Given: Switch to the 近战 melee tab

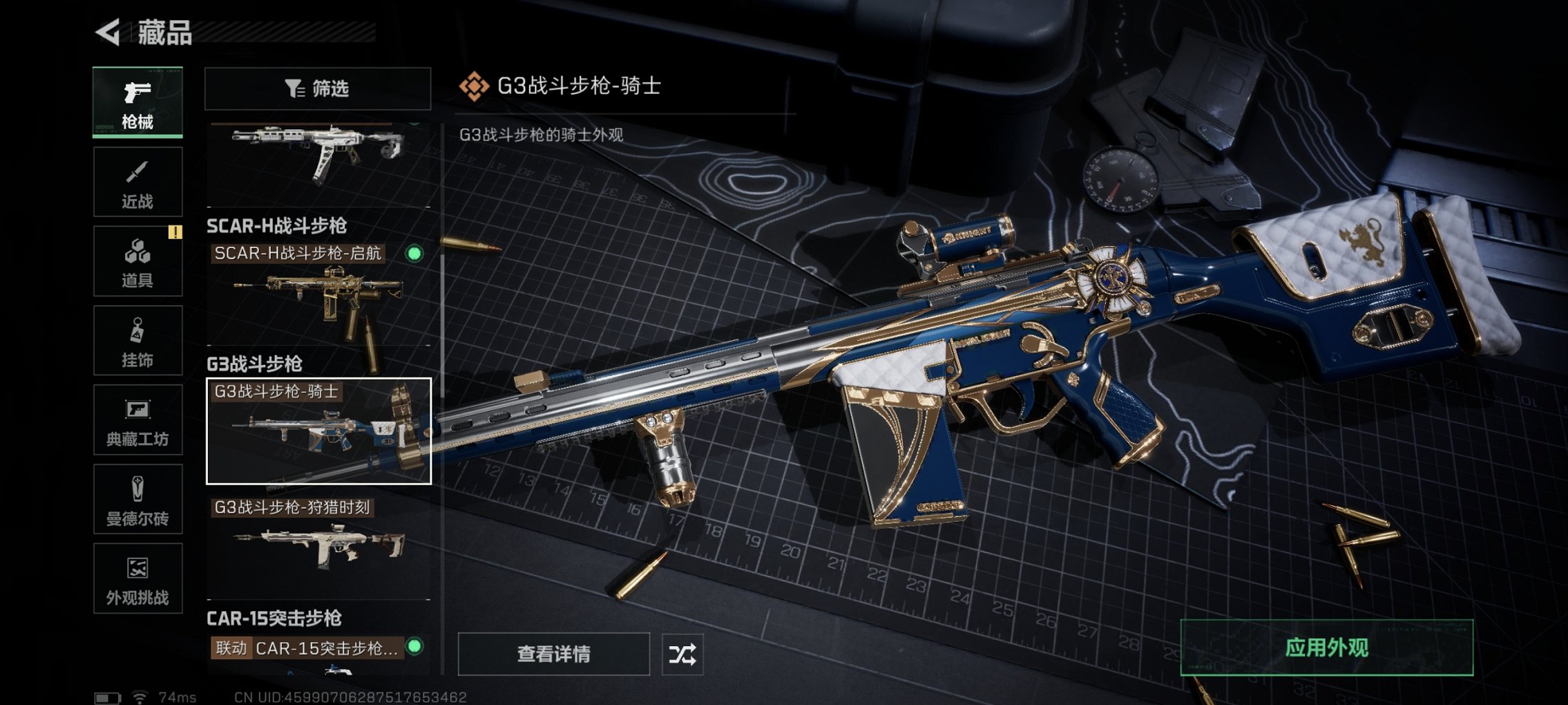Looking at the screenshot, I should [x=137, y=182].
